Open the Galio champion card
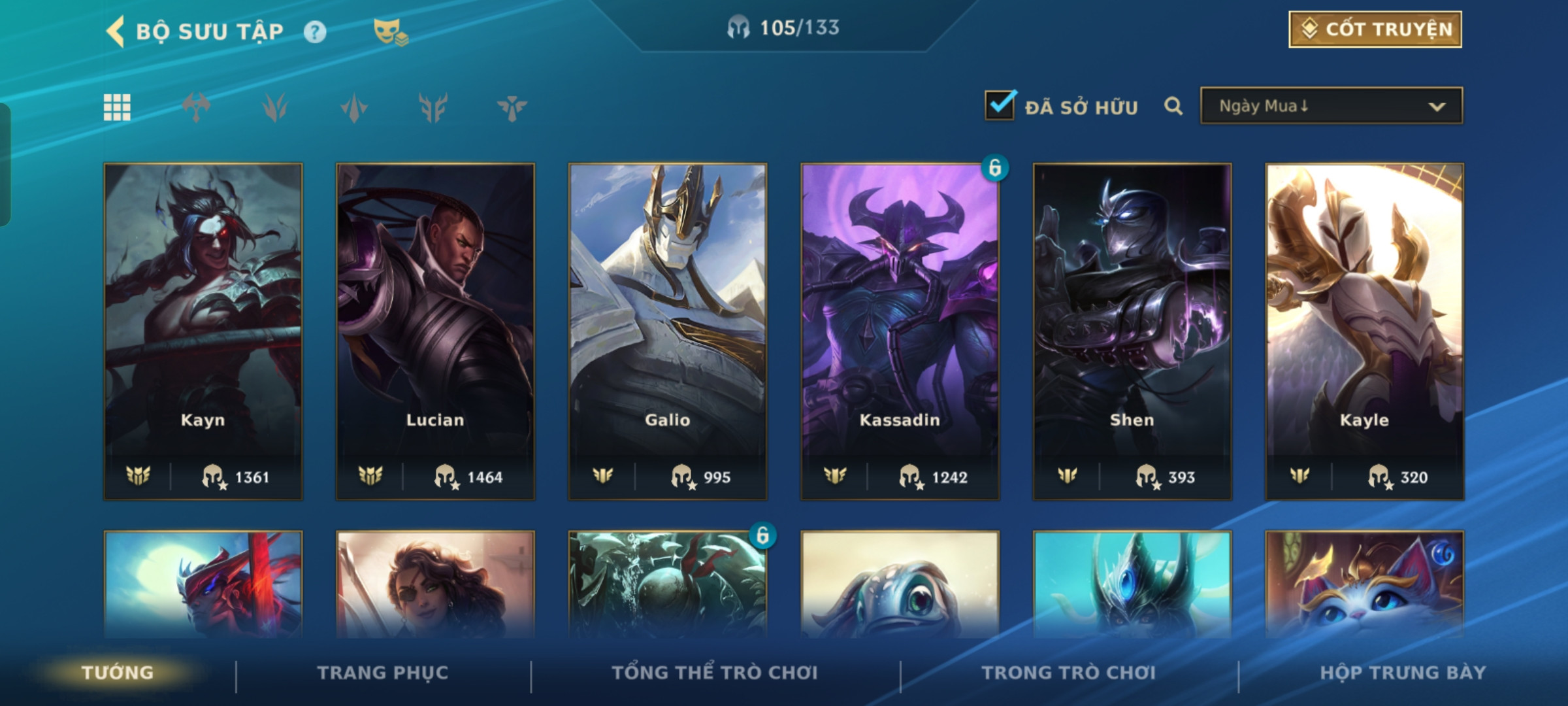Image resolution: width=1568 pixels, height=706 pixels. (x=668, y=331)
